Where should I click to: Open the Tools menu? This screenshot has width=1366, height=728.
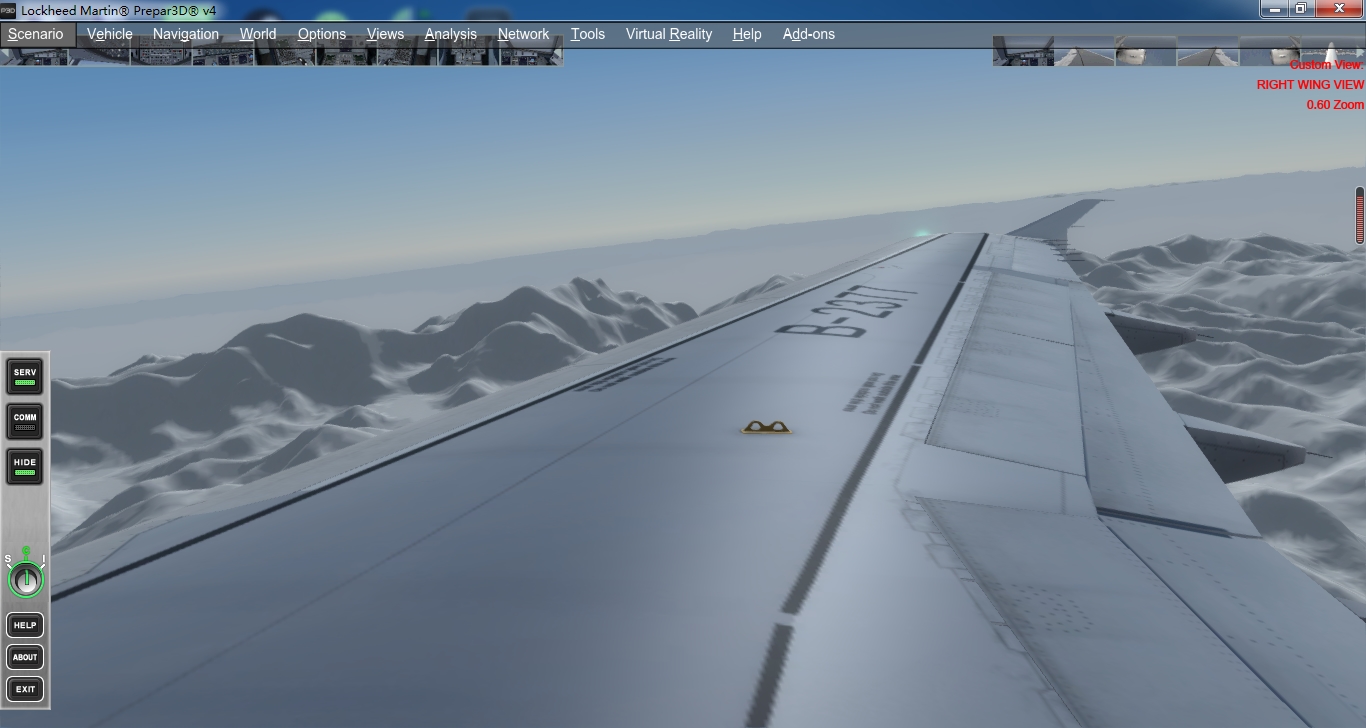click(x=588, y=34)
